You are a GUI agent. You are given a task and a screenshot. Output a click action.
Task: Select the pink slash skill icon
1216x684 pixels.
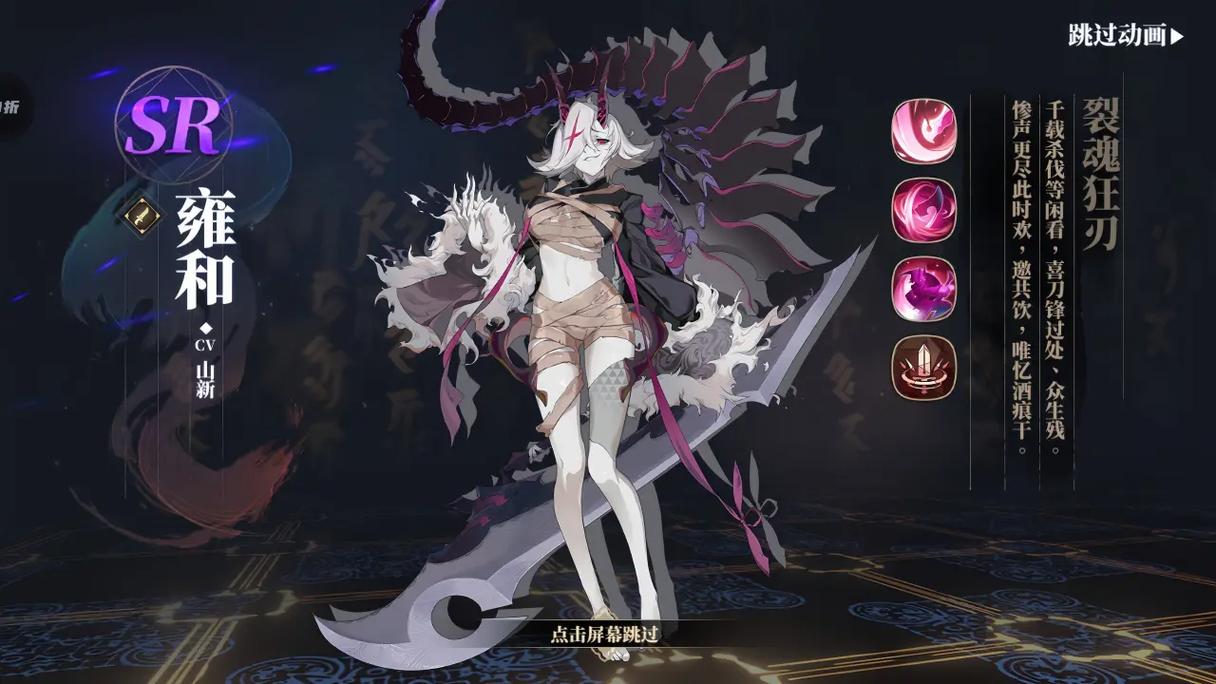click(924, 133)
